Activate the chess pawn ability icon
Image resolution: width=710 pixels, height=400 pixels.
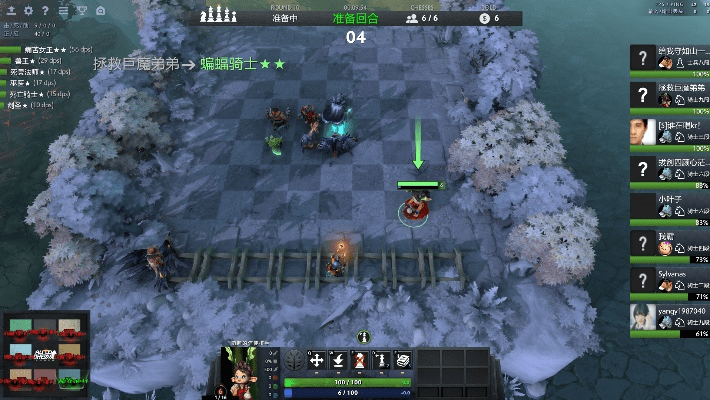380,361
